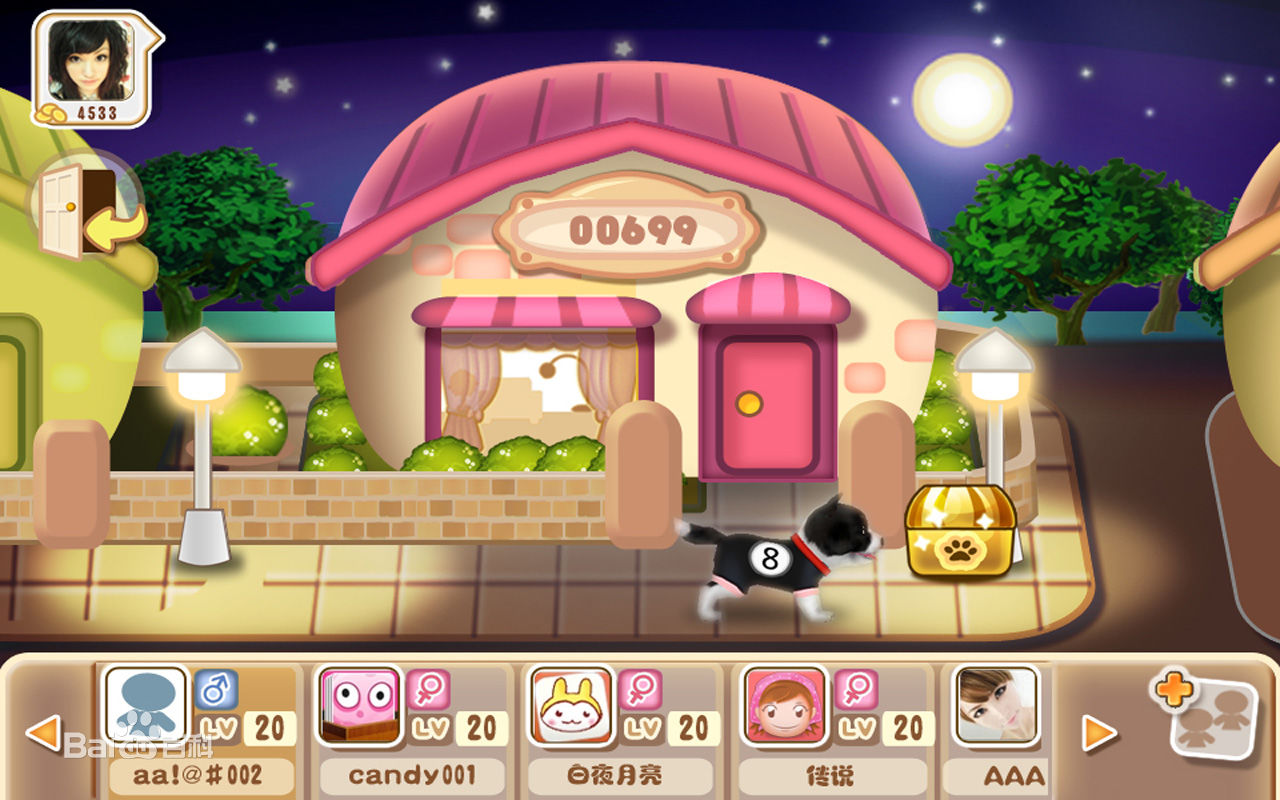The width and height of the screenshot is (1280, 800).
Task: Select candy001's pink box avatar
Action: click(x=362, y=707)
